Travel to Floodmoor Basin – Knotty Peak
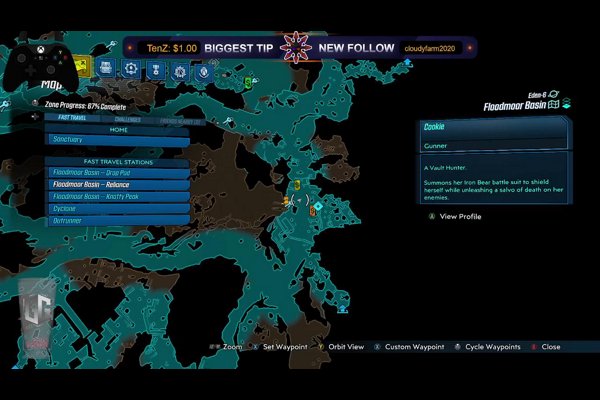 click(117, 196)
